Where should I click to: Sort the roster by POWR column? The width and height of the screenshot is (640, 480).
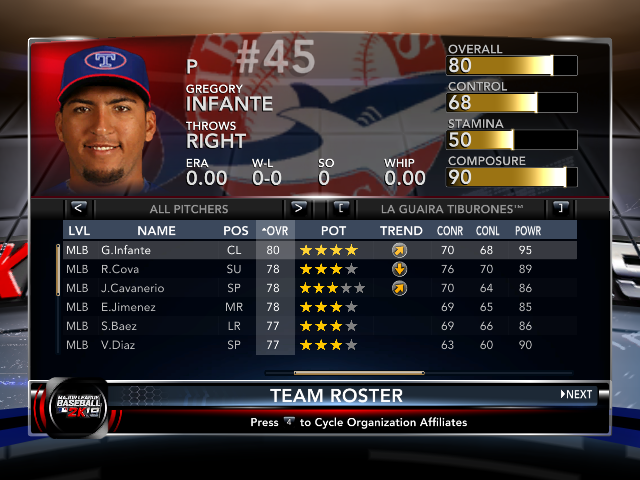click(528, 231)
